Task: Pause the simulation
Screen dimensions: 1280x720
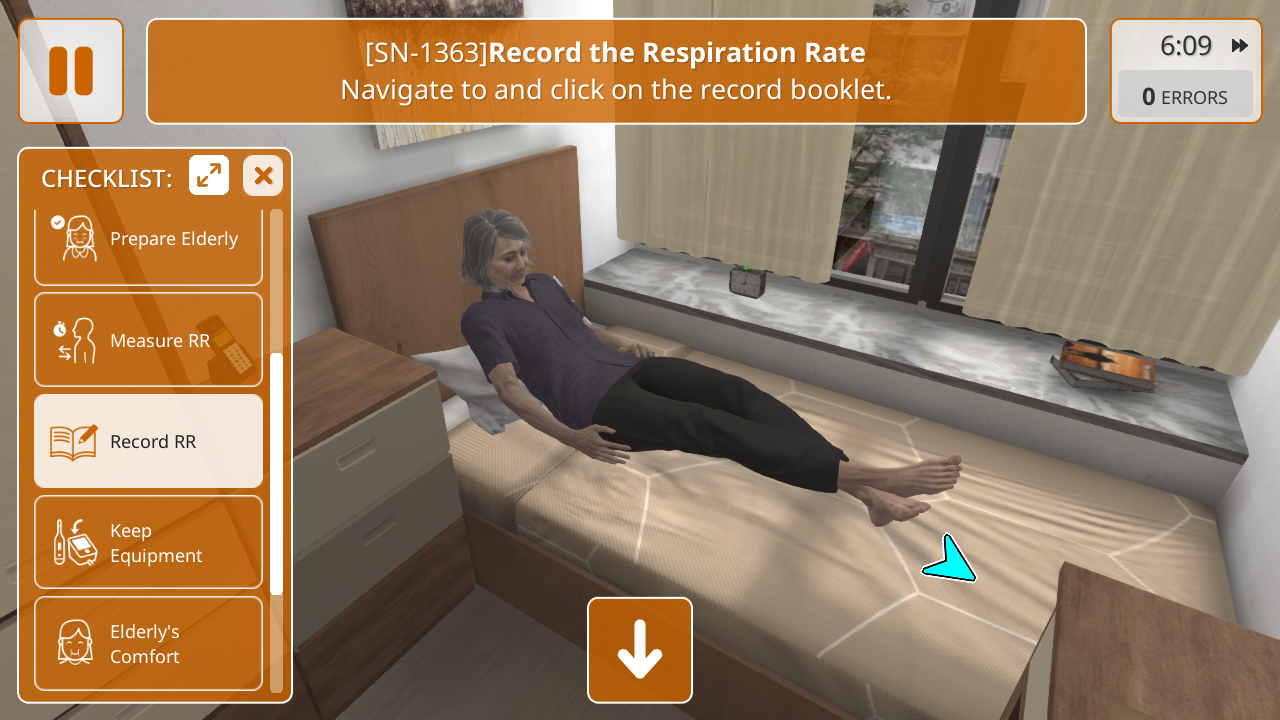Action: 71,71
